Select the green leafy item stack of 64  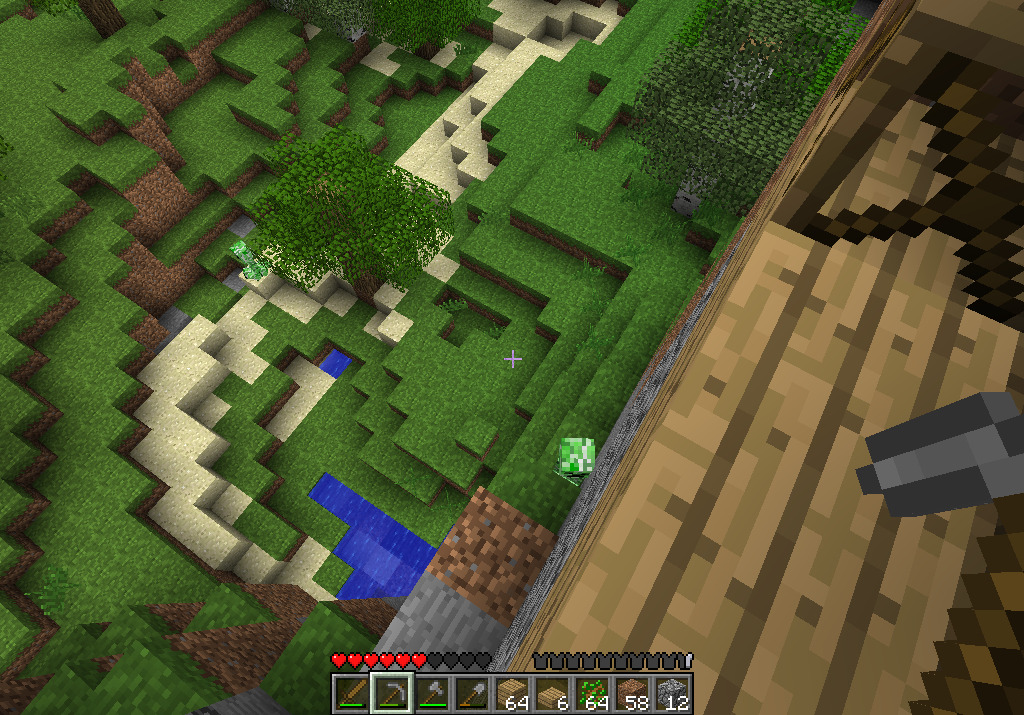(592, 693)
